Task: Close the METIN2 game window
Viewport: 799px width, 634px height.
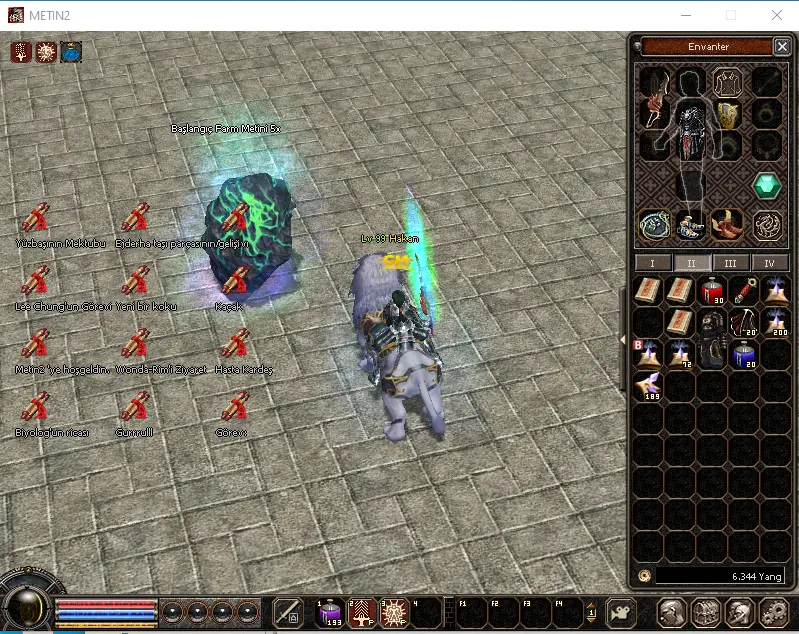Action: coord(777,15)
